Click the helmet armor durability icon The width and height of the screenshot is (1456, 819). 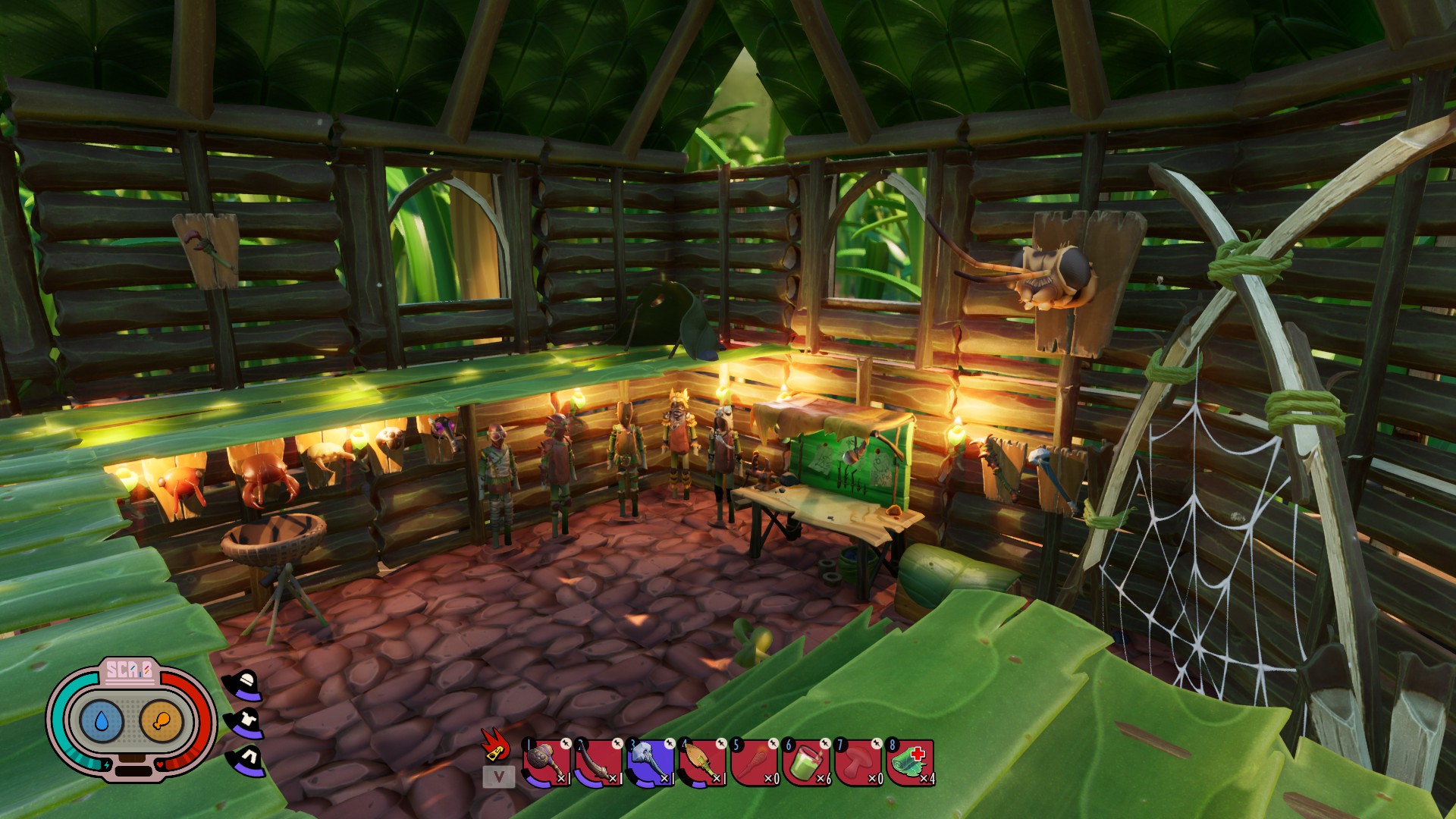[245, 684]
